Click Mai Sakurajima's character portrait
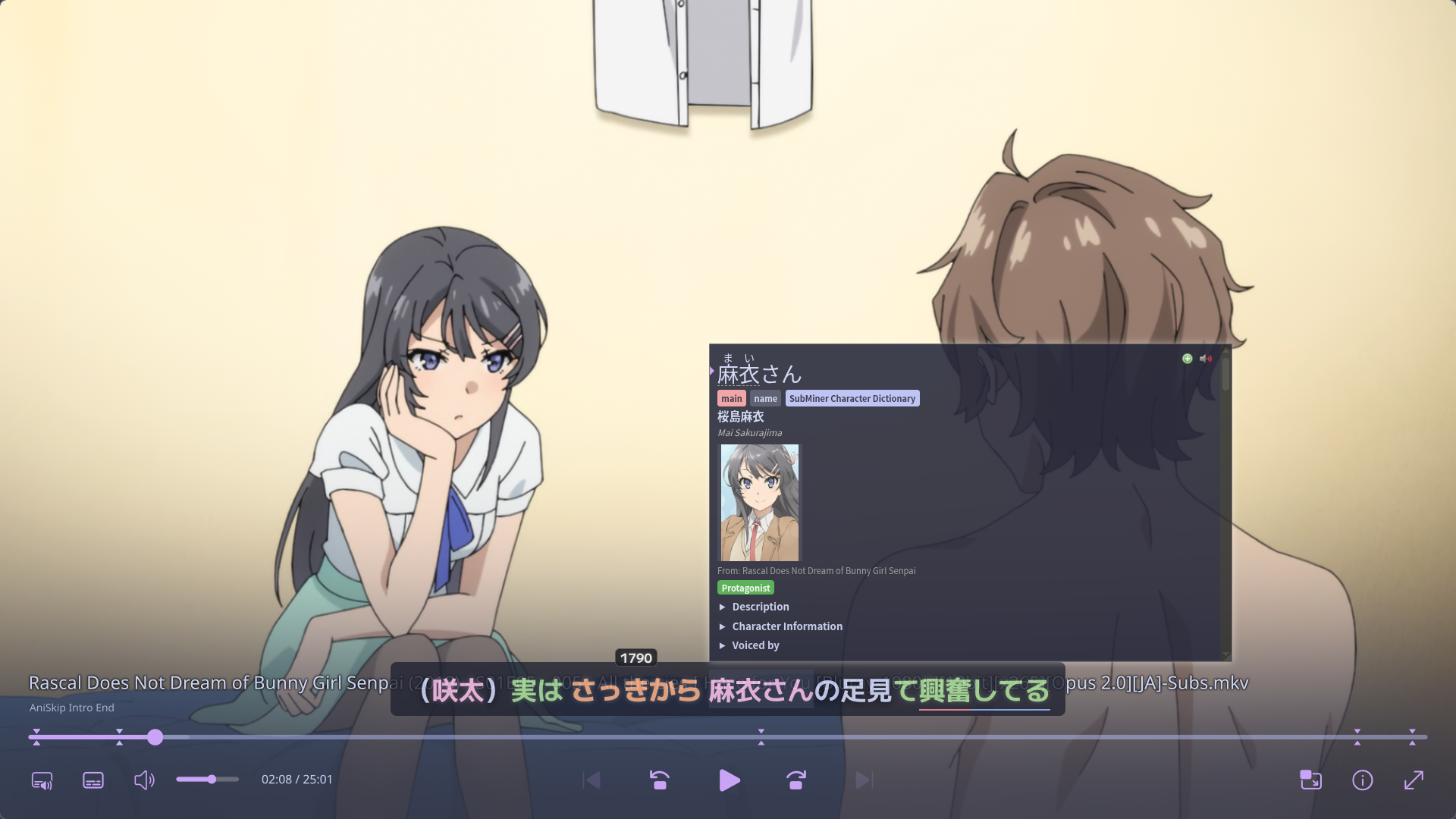Screen dimensions: 1456x819 [x=758, y=501]
